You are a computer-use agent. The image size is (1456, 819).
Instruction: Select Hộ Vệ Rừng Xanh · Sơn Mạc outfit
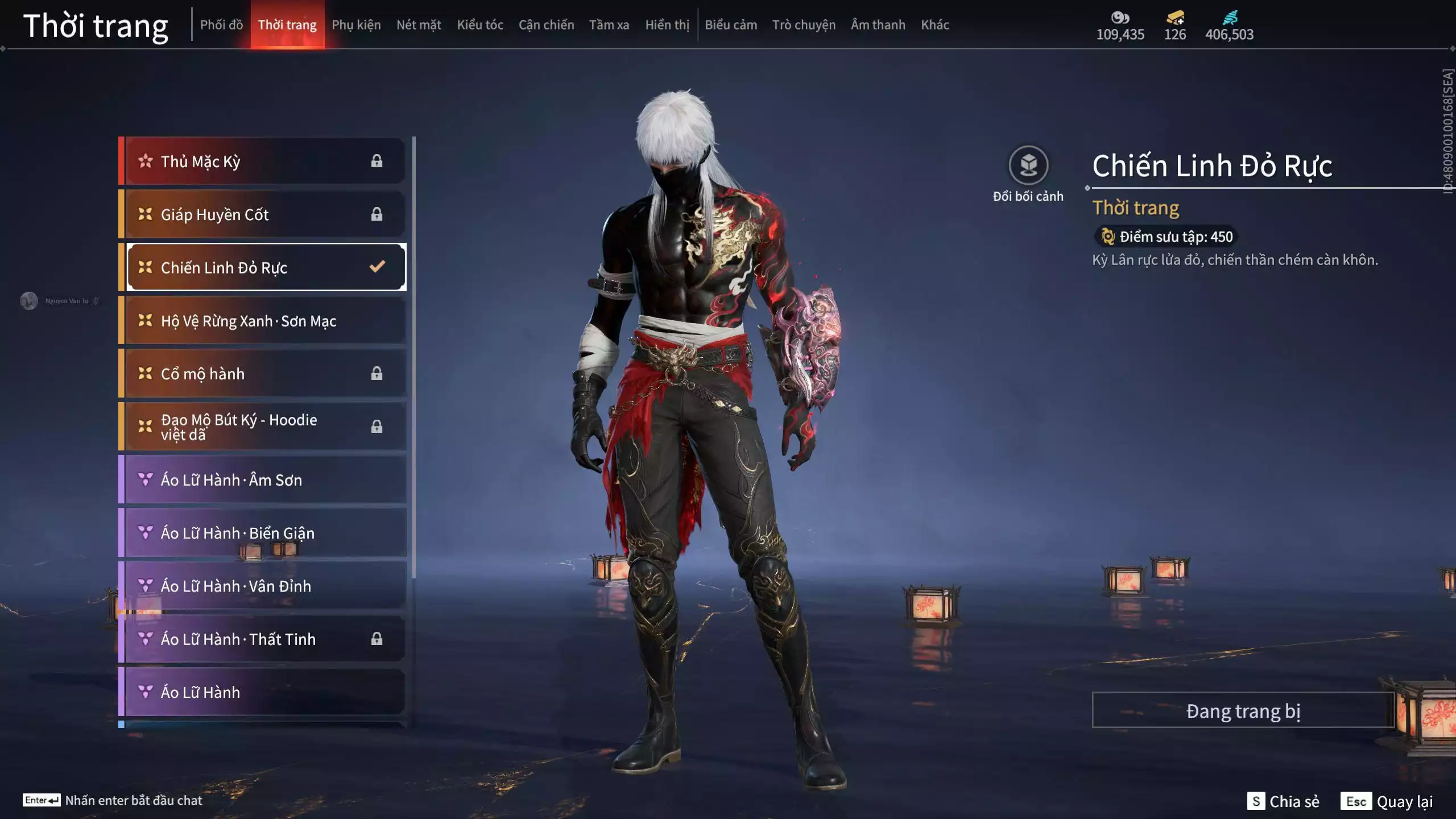[264, 321]
